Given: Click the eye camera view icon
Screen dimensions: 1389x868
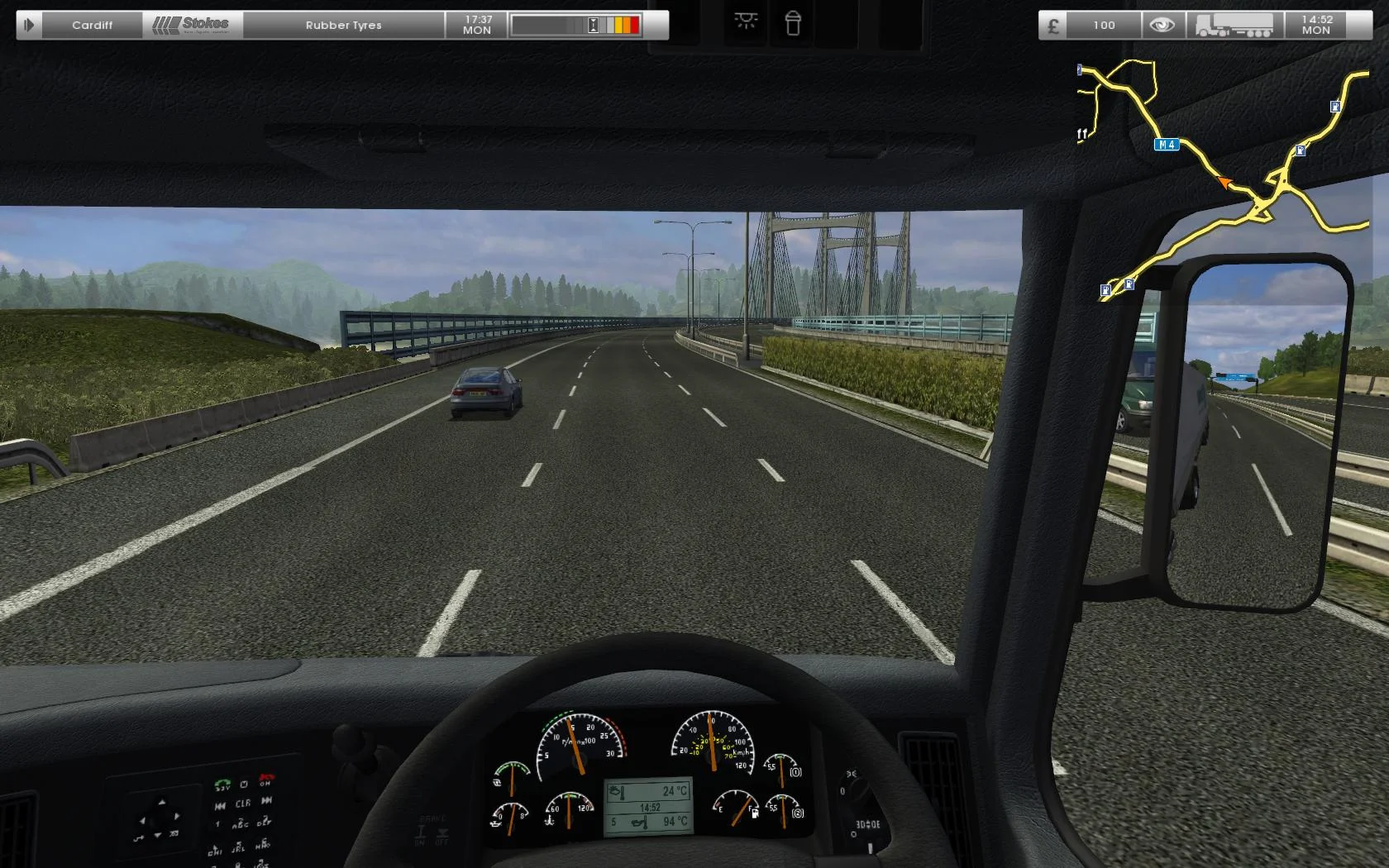Looking at the screenshot, I should coord(1162,24).
